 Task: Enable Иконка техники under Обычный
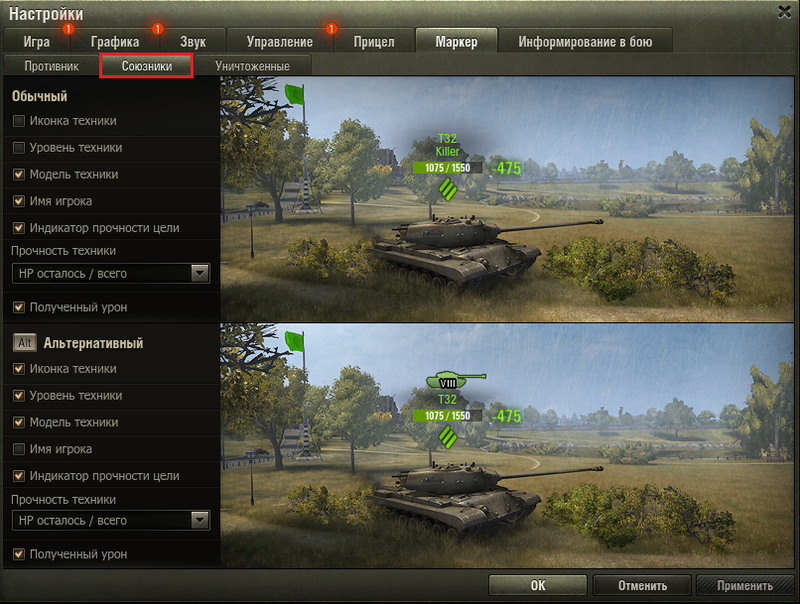click(x=19, y=121)
